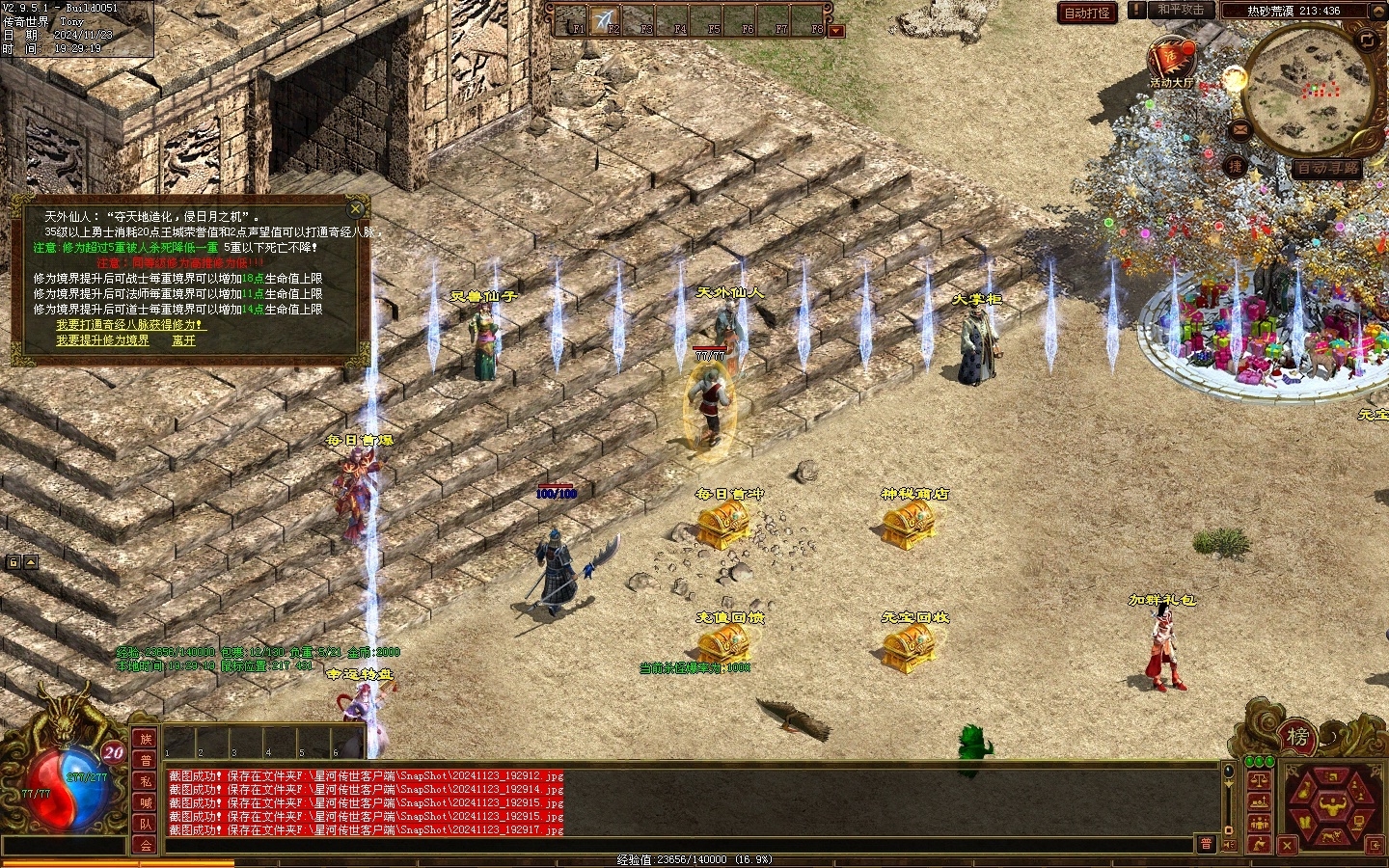Activate the 自动寻路 auto-pathfinding button
This screenshot has height=868, width=1389.
coord(1327,168)
